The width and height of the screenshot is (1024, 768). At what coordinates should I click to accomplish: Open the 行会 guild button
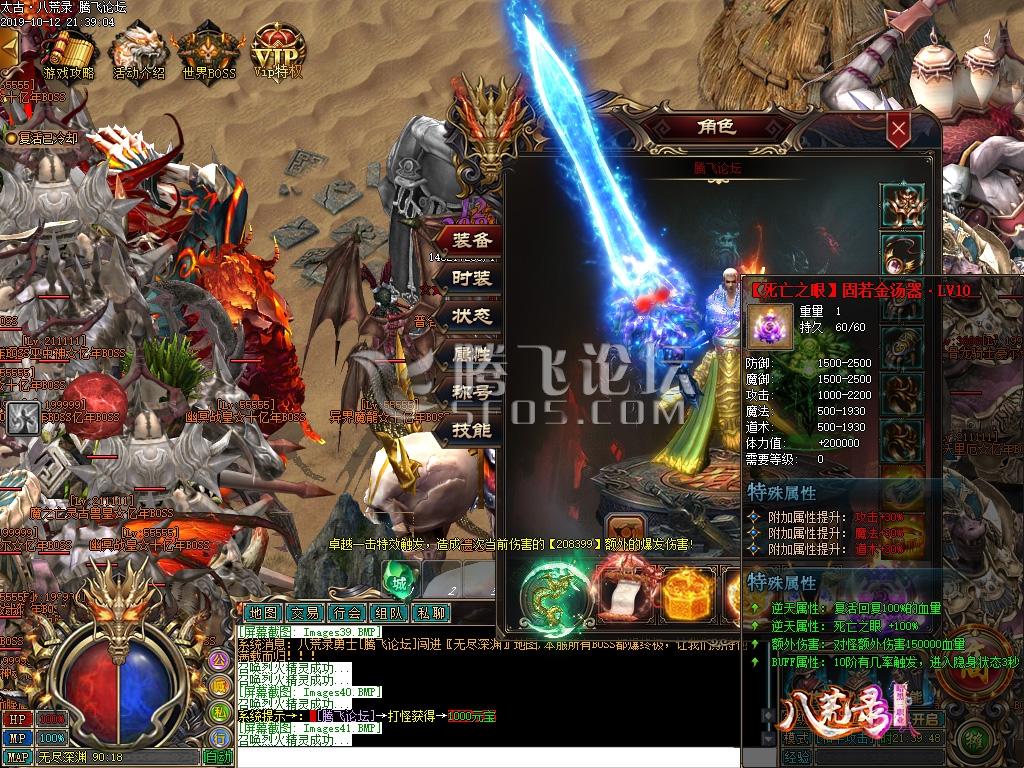pos(347,613)
